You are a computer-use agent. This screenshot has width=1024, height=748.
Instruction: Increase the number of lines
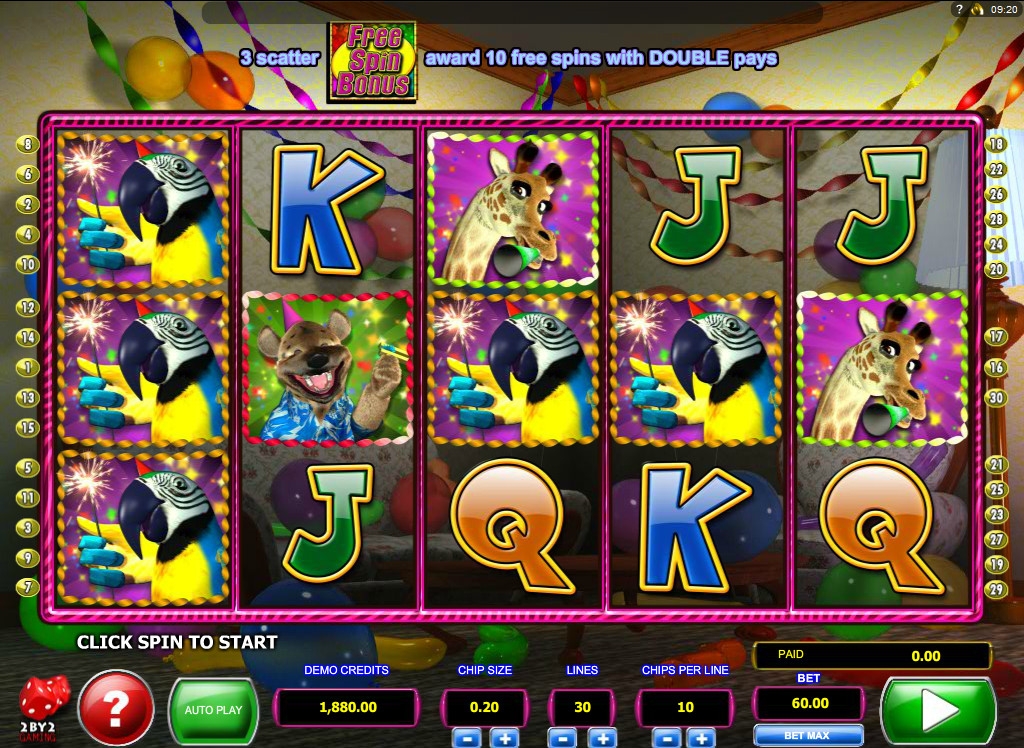[601, 739]
